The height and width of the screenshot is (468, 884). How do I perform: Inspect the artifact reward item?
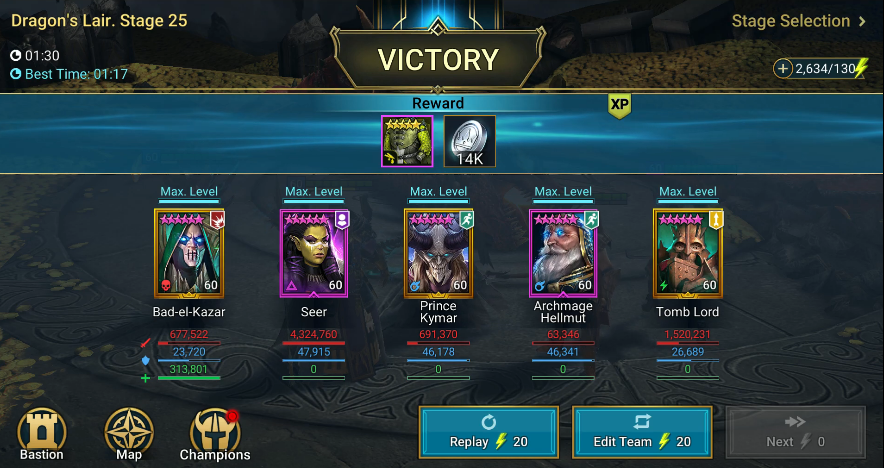(407, 141)
